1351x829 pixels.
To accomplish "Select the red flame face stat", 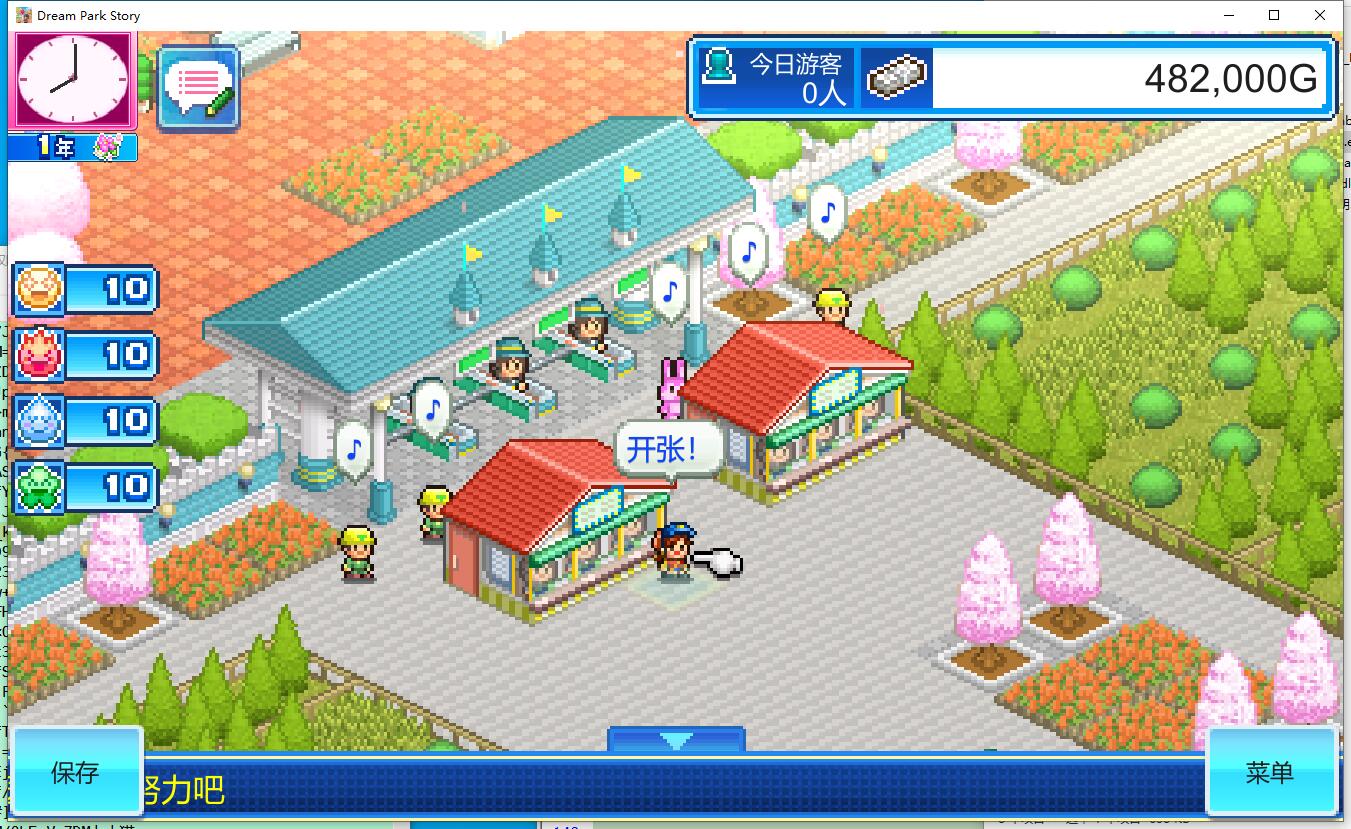I will pos(40,355).
